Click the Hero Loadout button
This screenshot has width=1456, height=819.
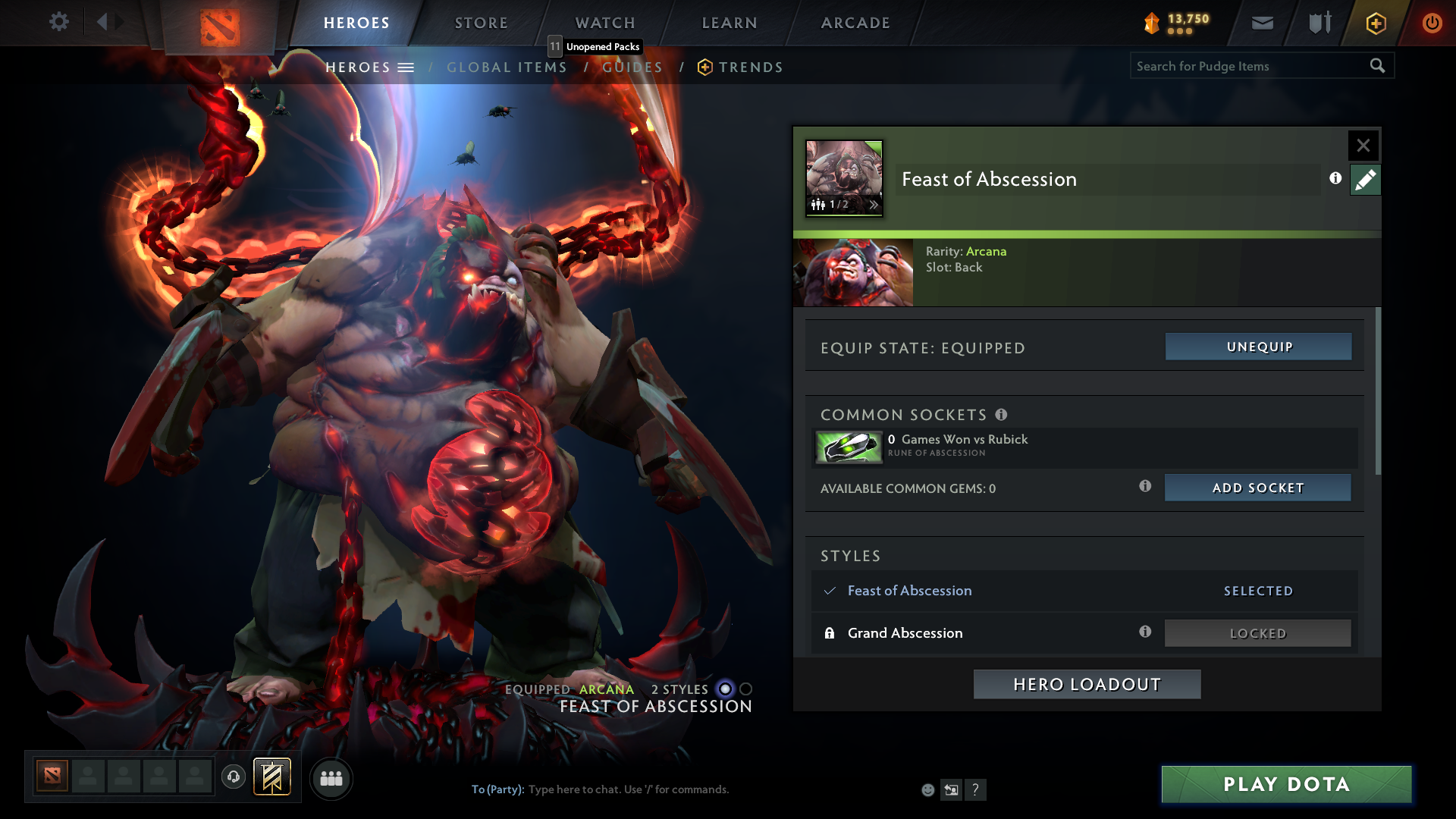click(x=1086, y=683)
